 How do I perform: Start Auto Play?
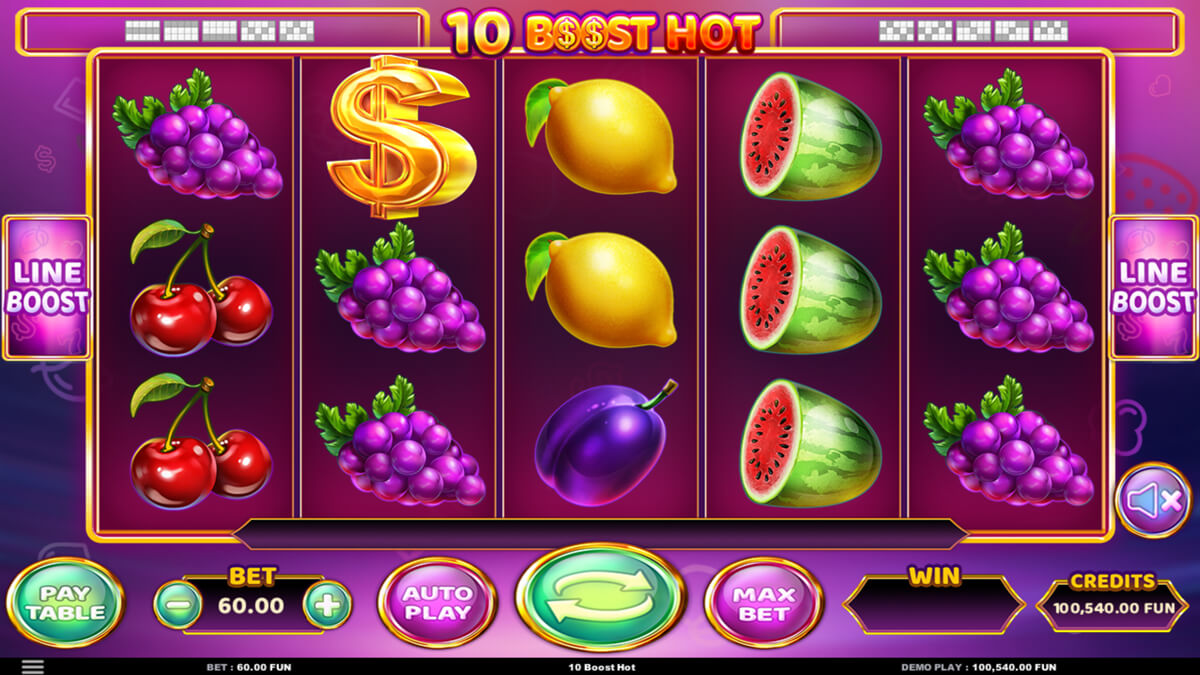click(x=437, y=603)
